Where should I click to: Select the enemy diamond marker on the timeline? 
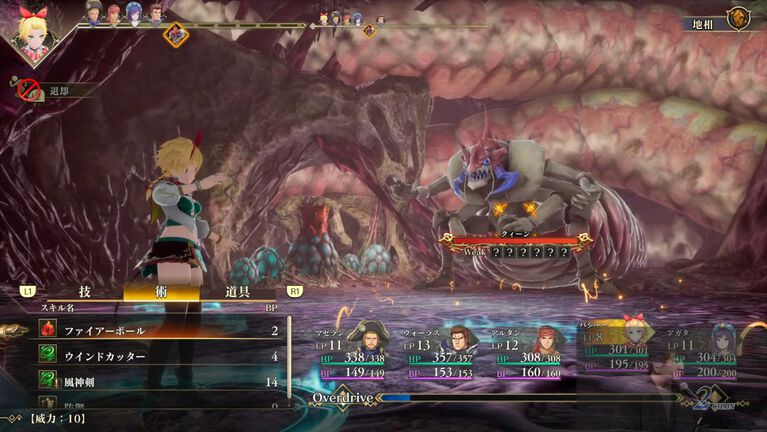(176, 33)
